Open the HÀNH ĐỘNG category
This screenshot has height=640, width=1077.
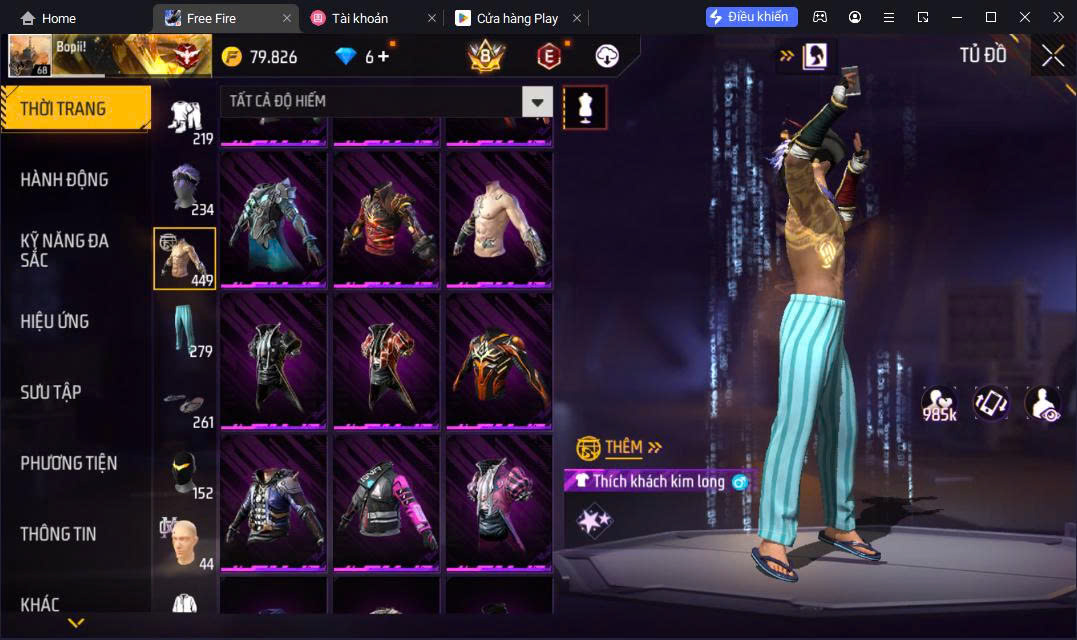click(x=65, y=180)
